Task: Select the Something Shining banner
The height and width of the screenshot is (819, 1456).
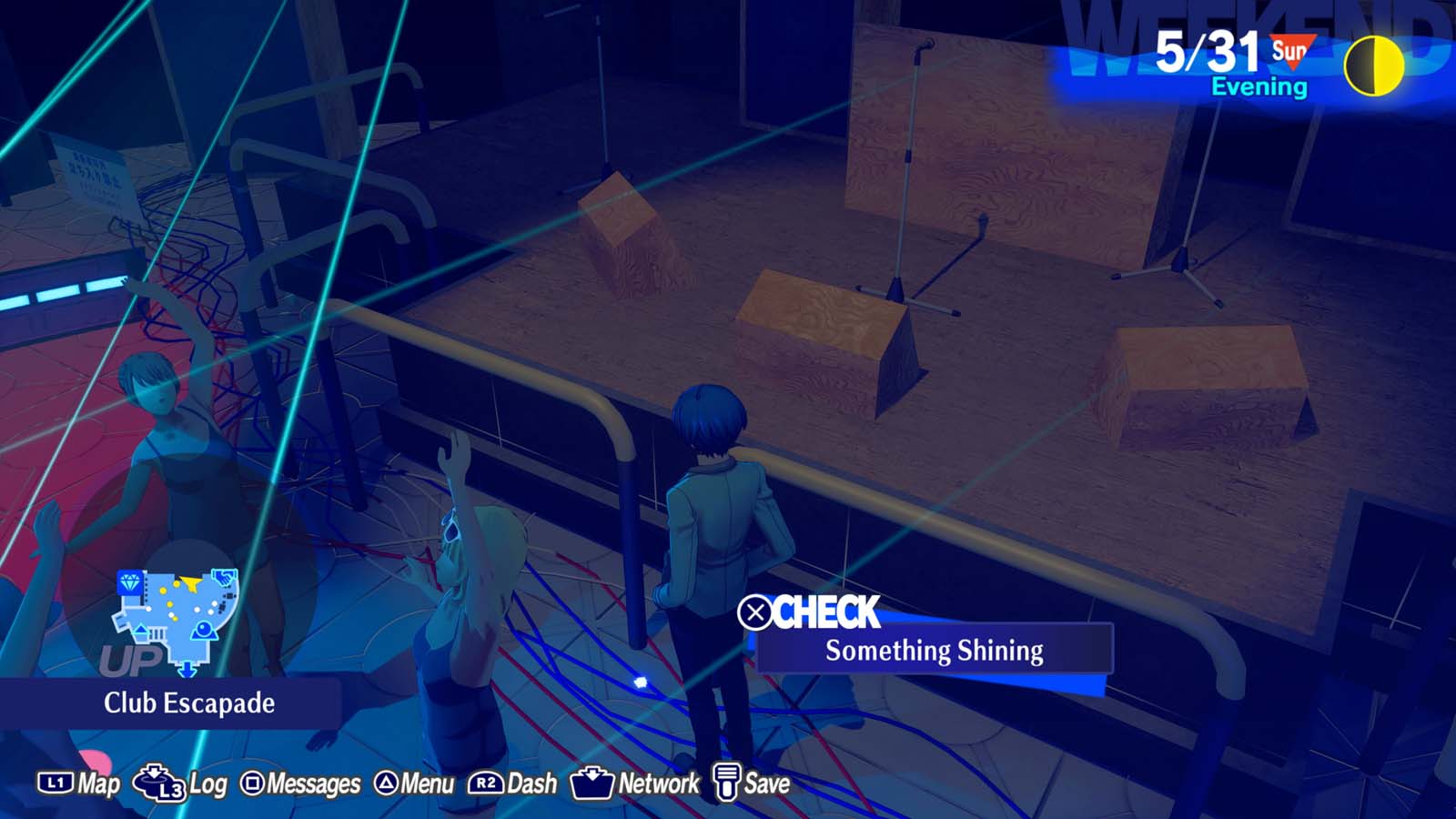Action: click(934, 650)
